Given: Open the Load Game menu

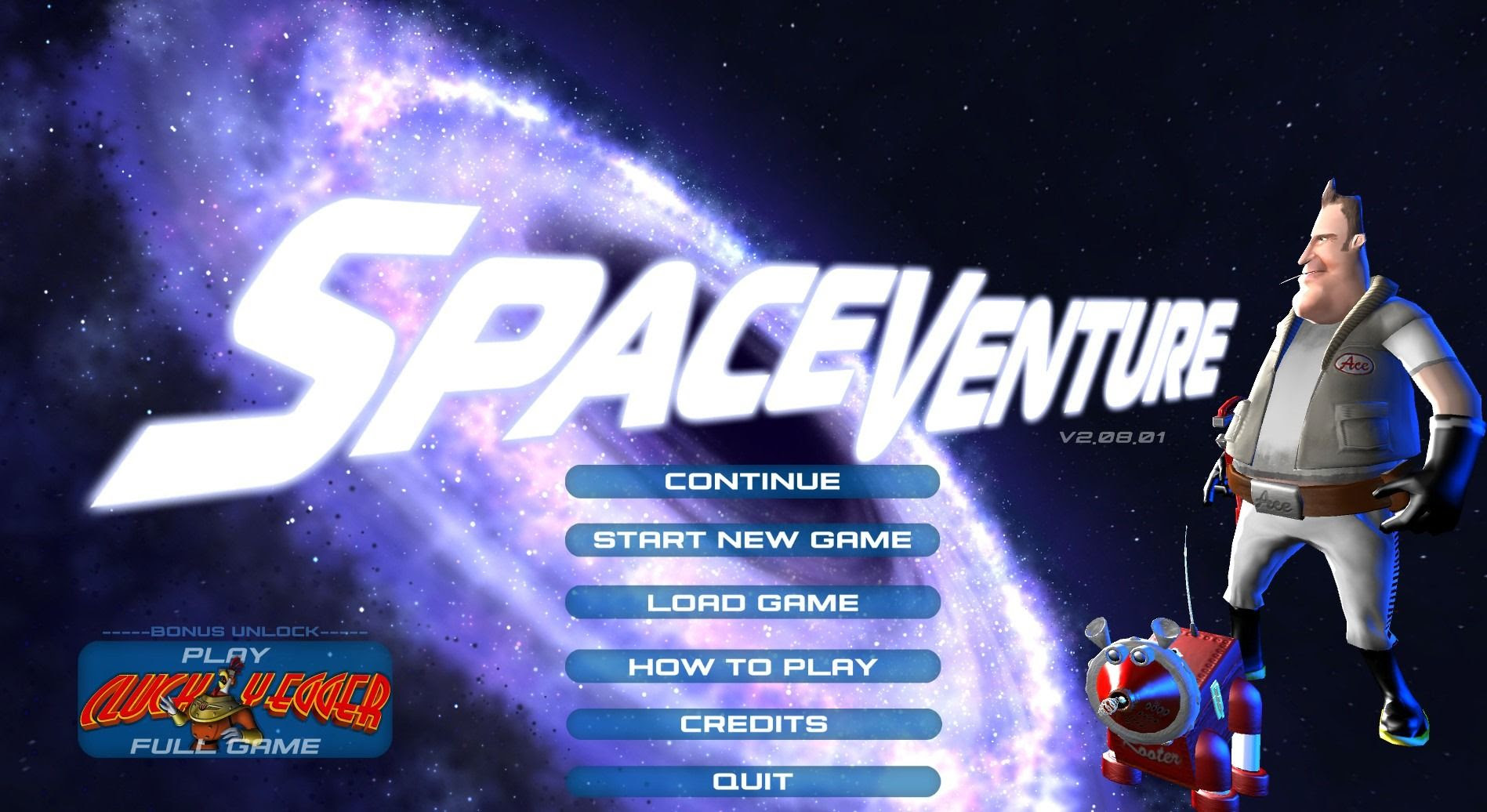Looking at the screenshot, I should [x=752, y=603].
